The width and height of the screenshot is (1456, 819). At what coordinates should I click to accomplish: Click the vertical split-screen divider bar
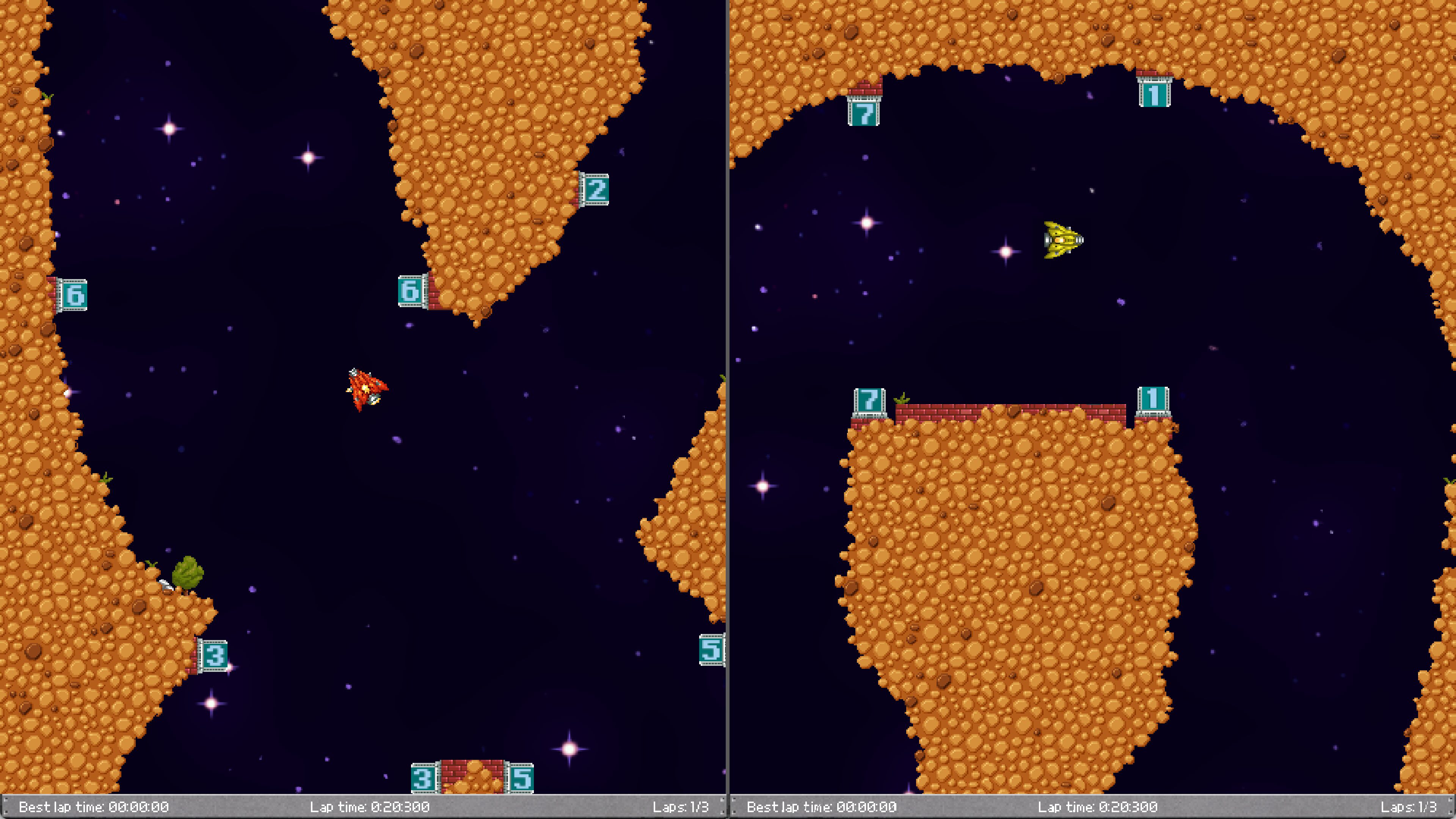[x=728, y=395]
